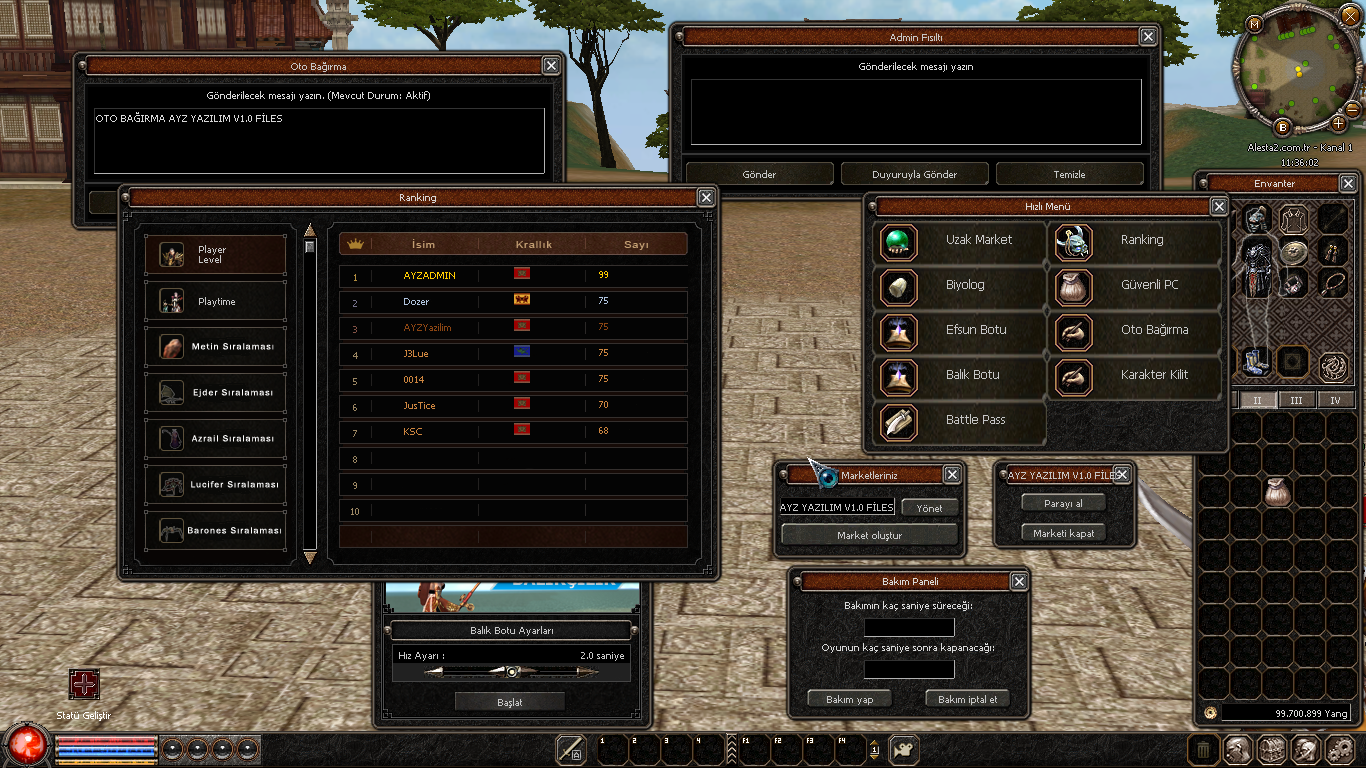
Task: Choose Biyolog in Hızlı Menü
Action: click(x=960, y=286)
